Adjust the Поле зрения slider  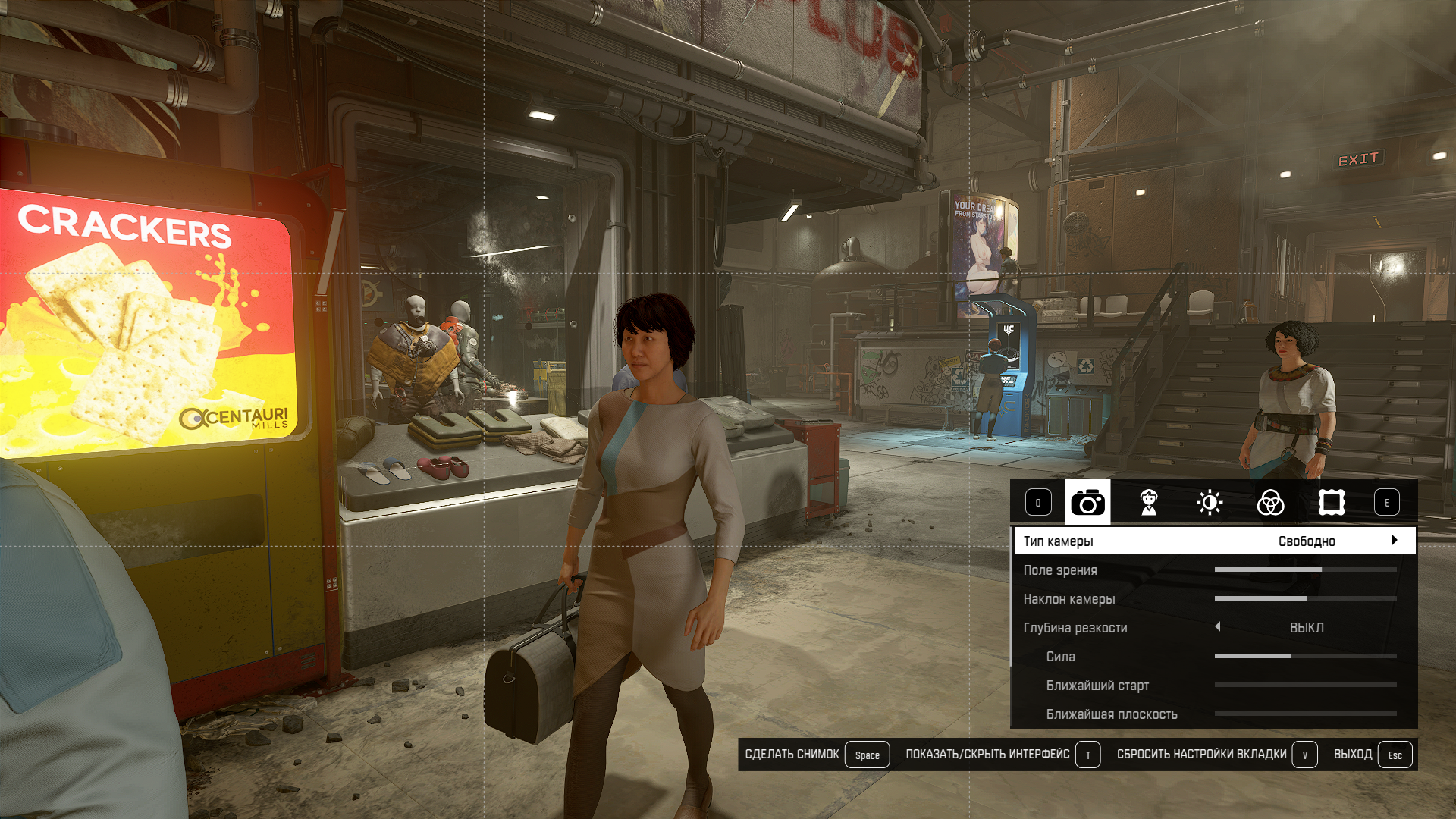point(1305,570)
